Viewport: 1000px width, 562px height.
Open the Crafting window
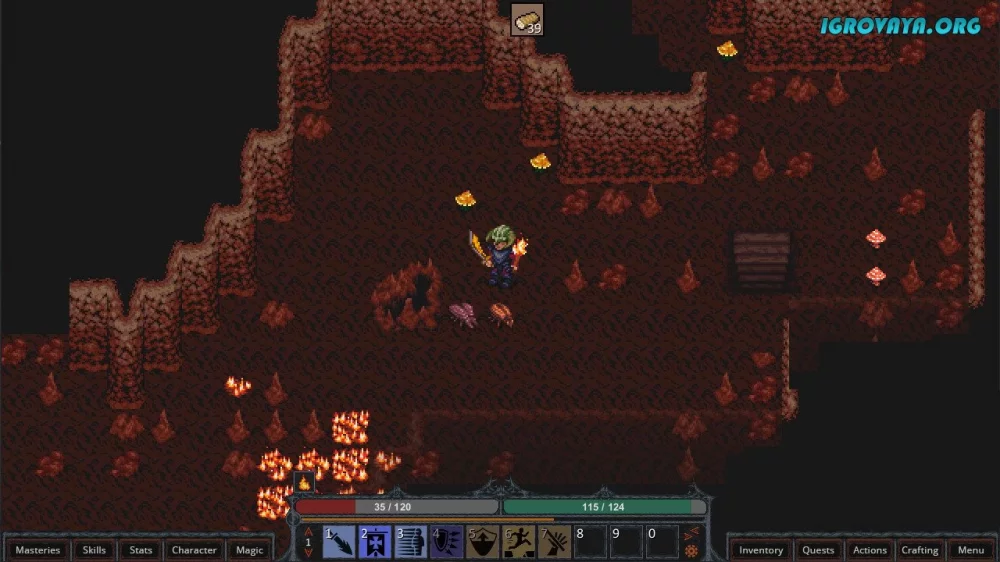point(919,550)
